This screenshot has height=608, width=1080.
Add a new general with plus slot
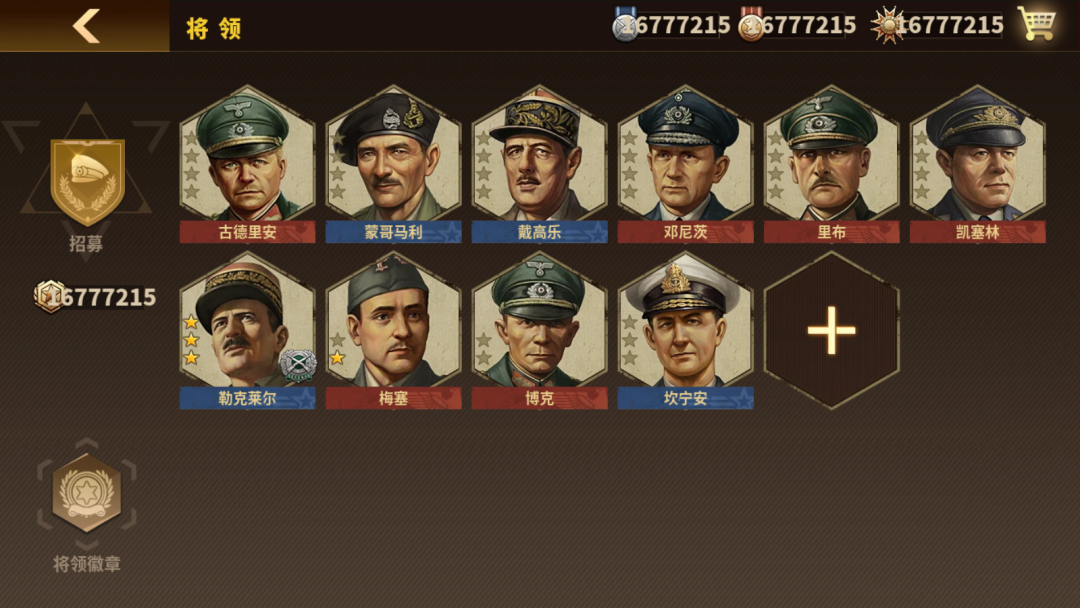(831, 330)
